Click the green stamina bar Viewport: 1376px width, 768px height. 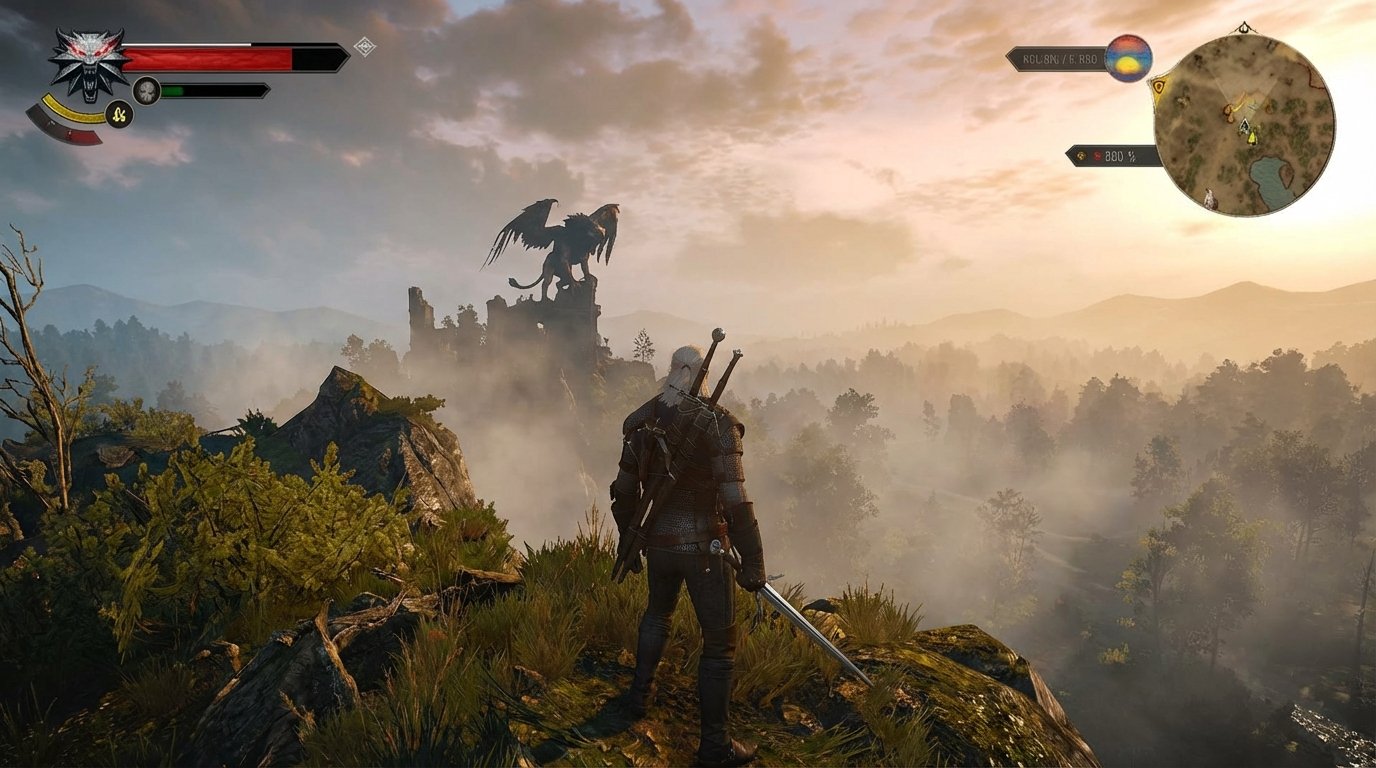point(172,90)
